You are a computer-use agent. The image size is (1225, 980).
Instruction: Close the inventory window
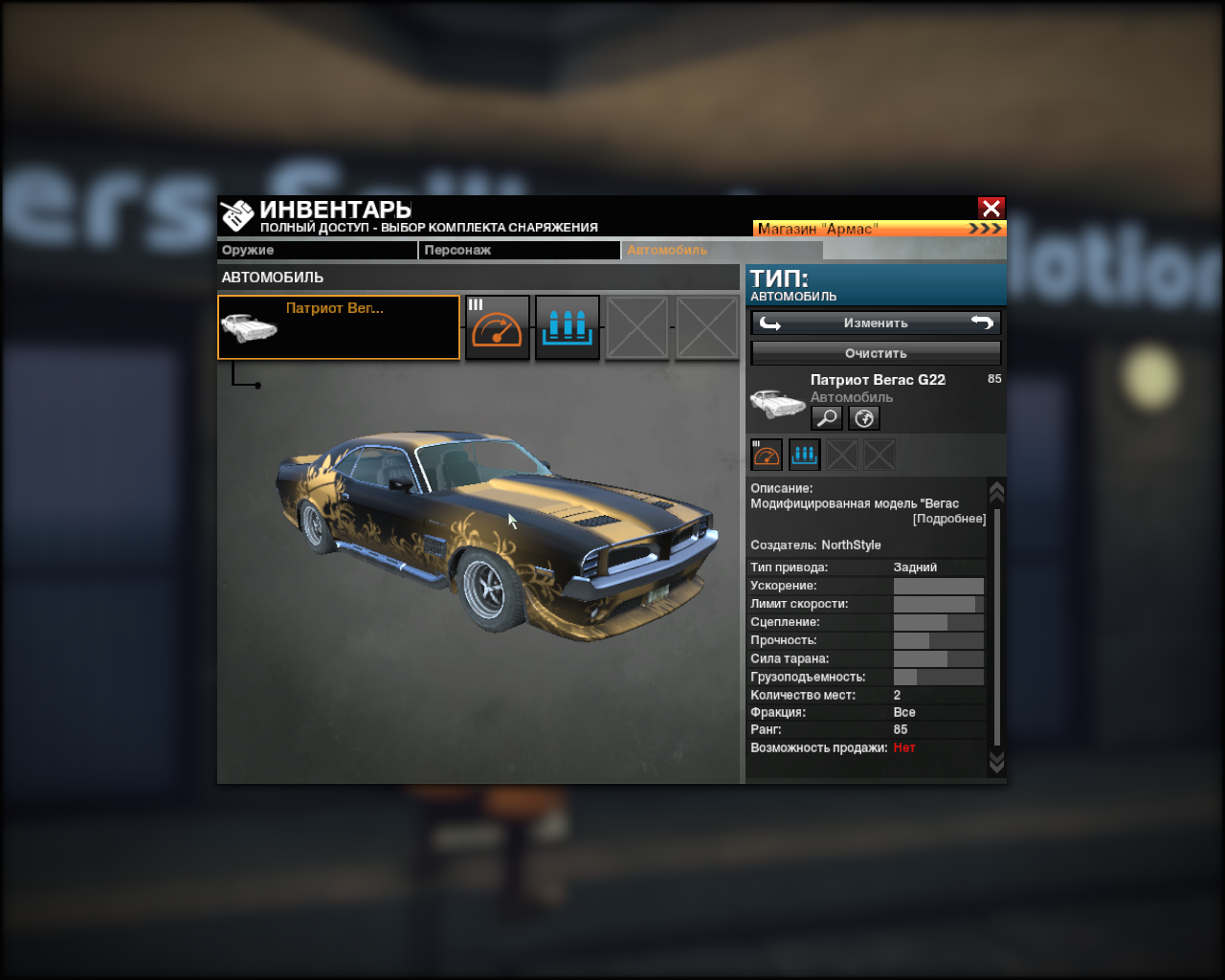tap(991, 208)
